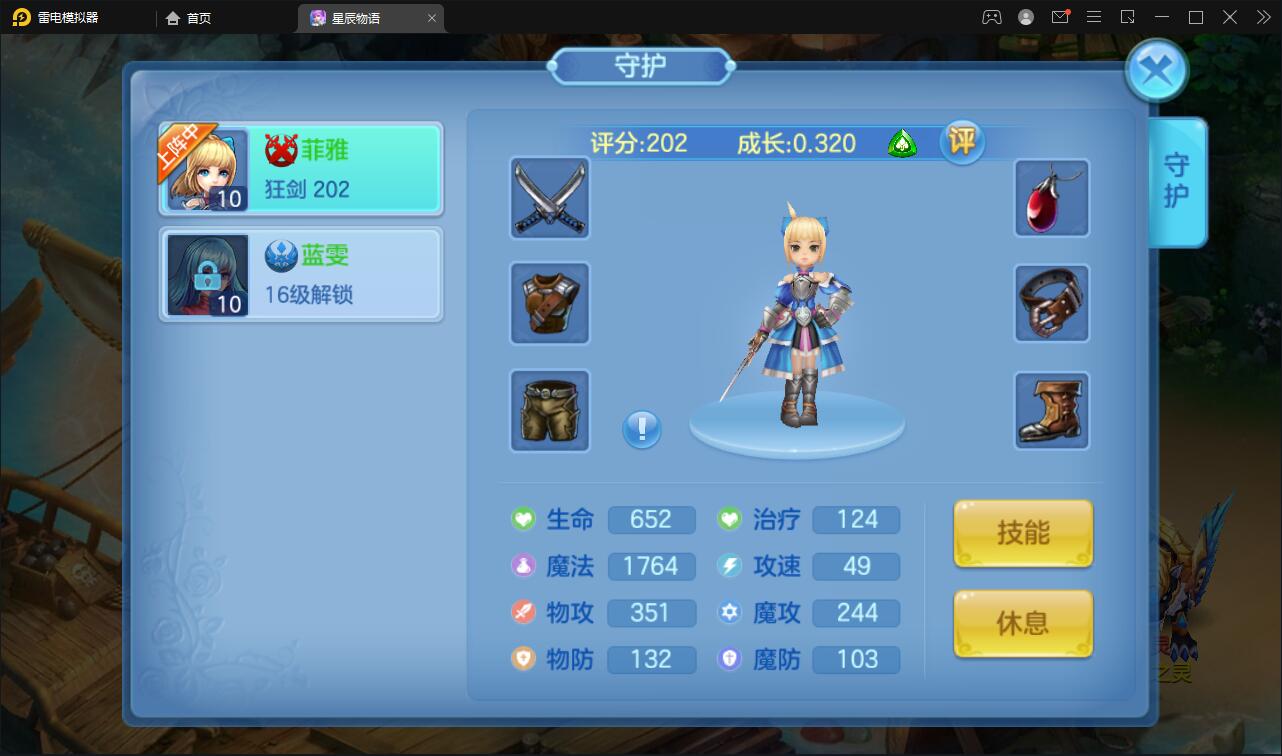Open the 评 rating circle icon

[x=961, y=143]
